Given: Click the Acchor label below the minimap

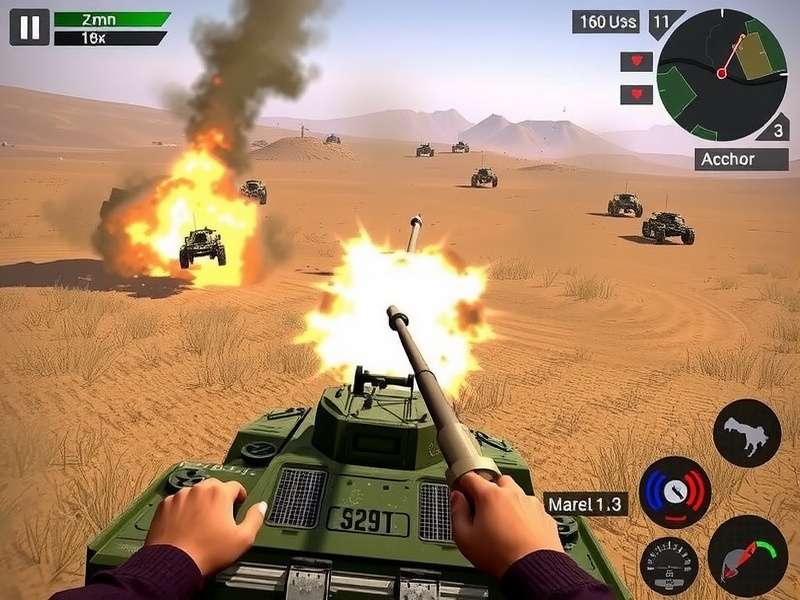Looking at the screenshot, I should pos(741,160).
